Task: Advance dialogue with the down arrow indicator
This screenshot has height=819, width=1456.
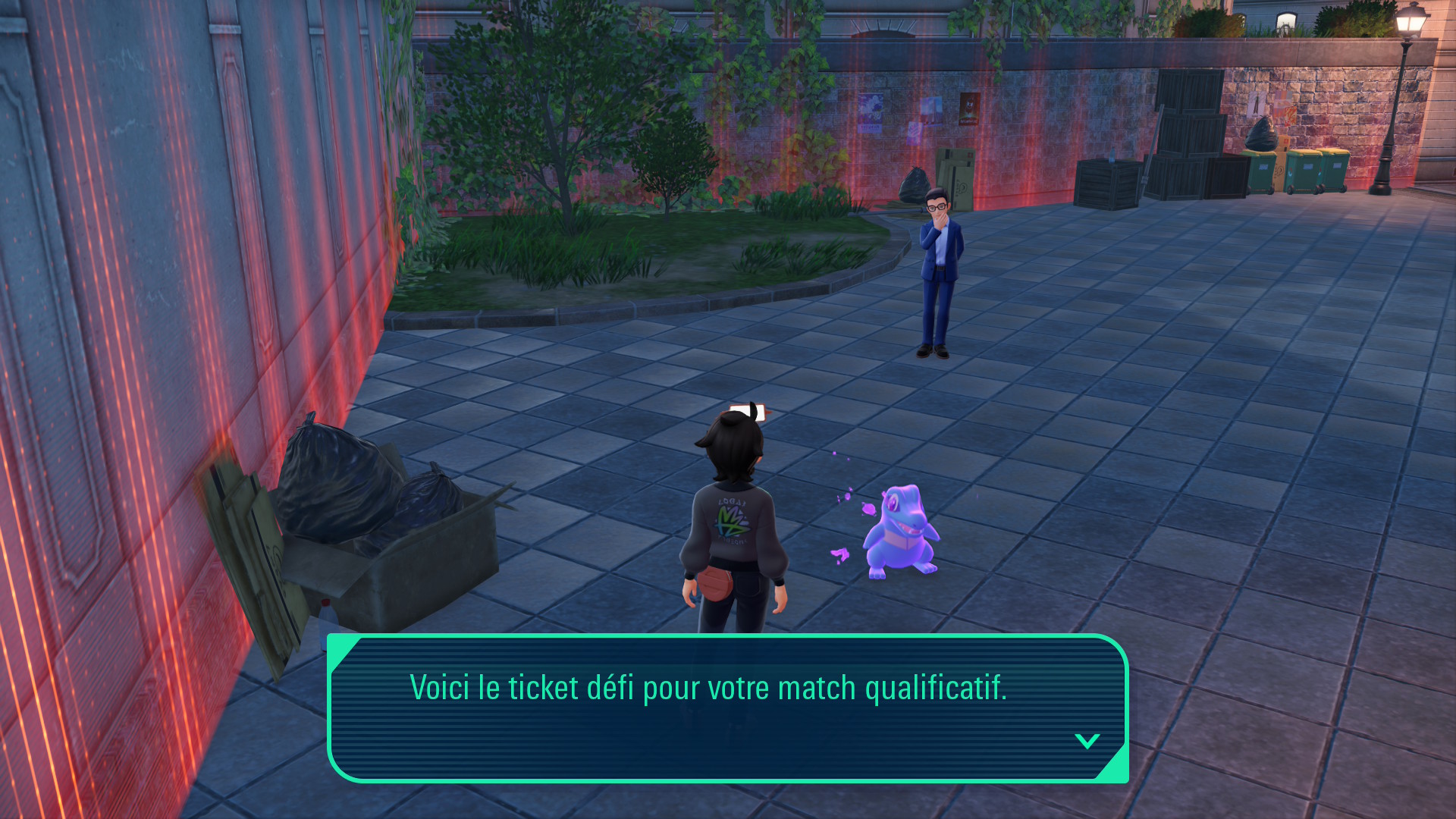Action: pos(1087,741)
